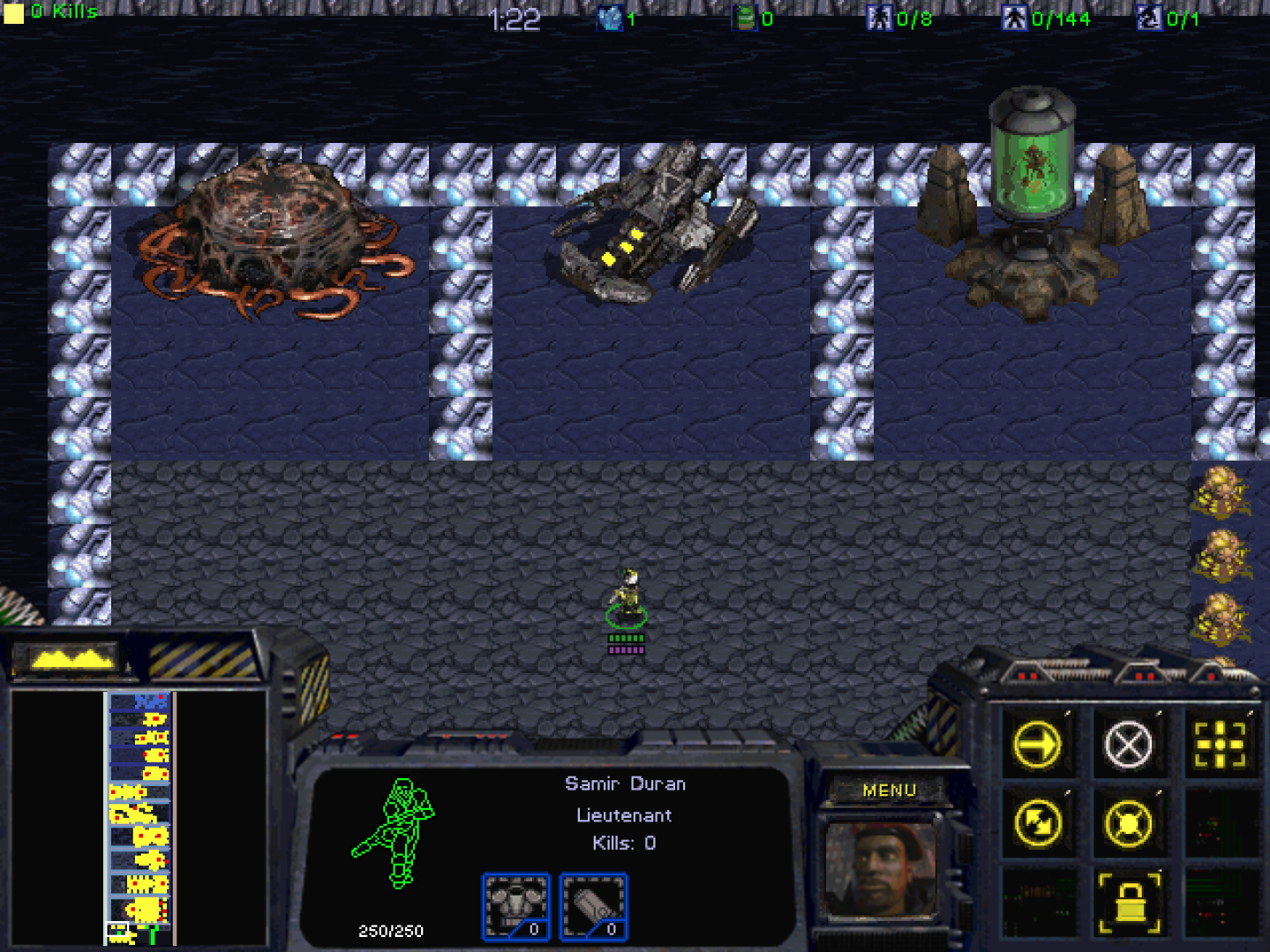Use the Lockdown padlock ability
1270x952 pixels.
1129,902
